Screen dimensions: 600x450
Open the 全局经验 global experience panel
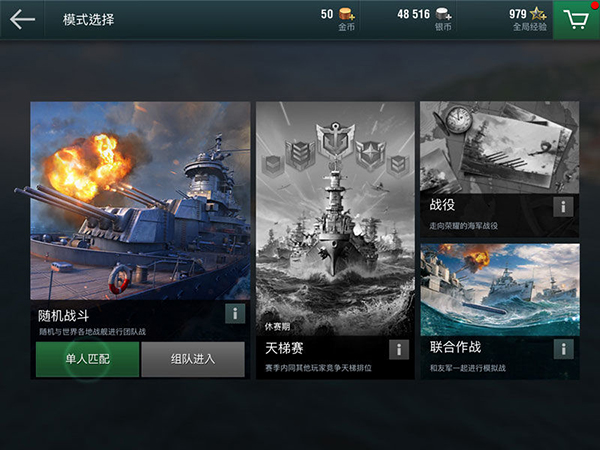[x=526, y=19]
